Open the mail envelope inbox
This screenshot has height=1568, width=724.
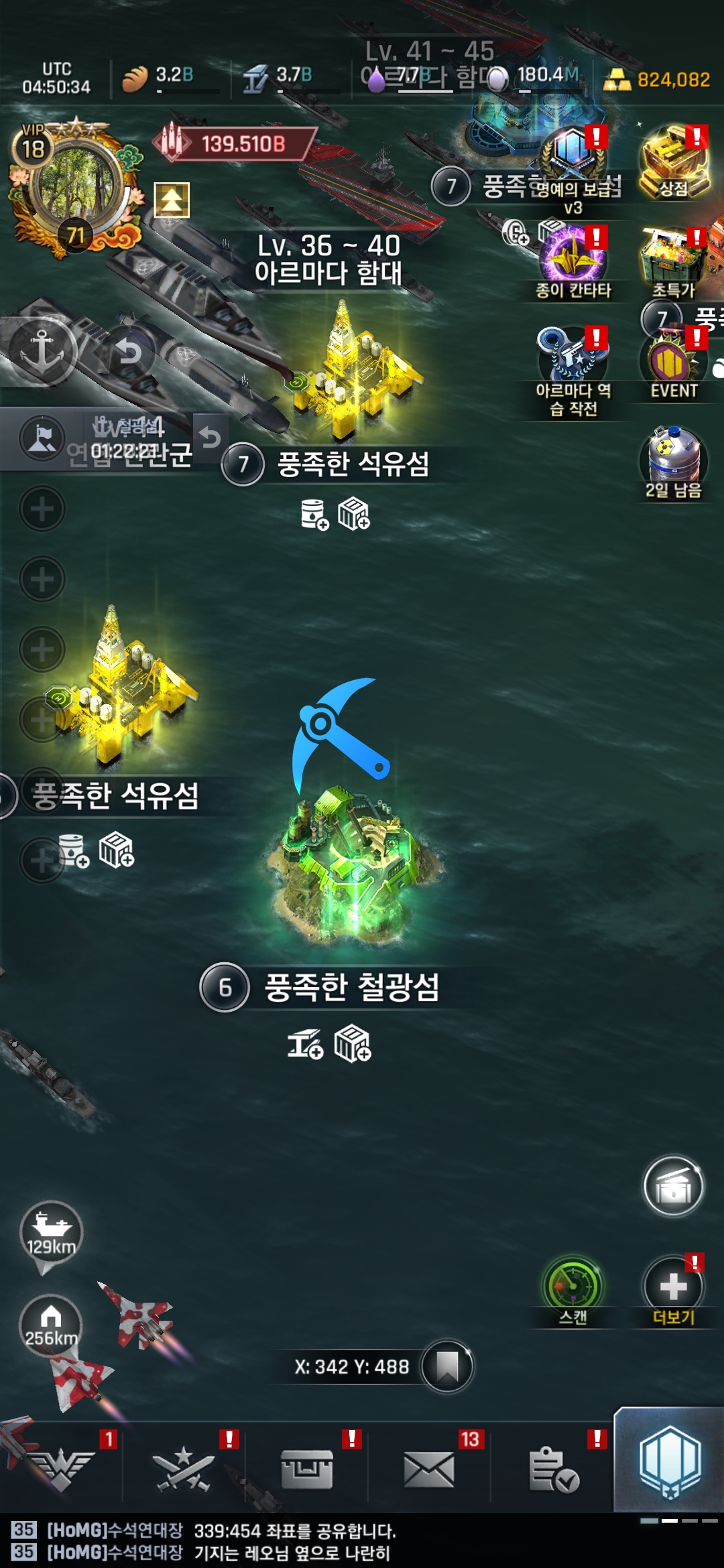point(429,1469)
